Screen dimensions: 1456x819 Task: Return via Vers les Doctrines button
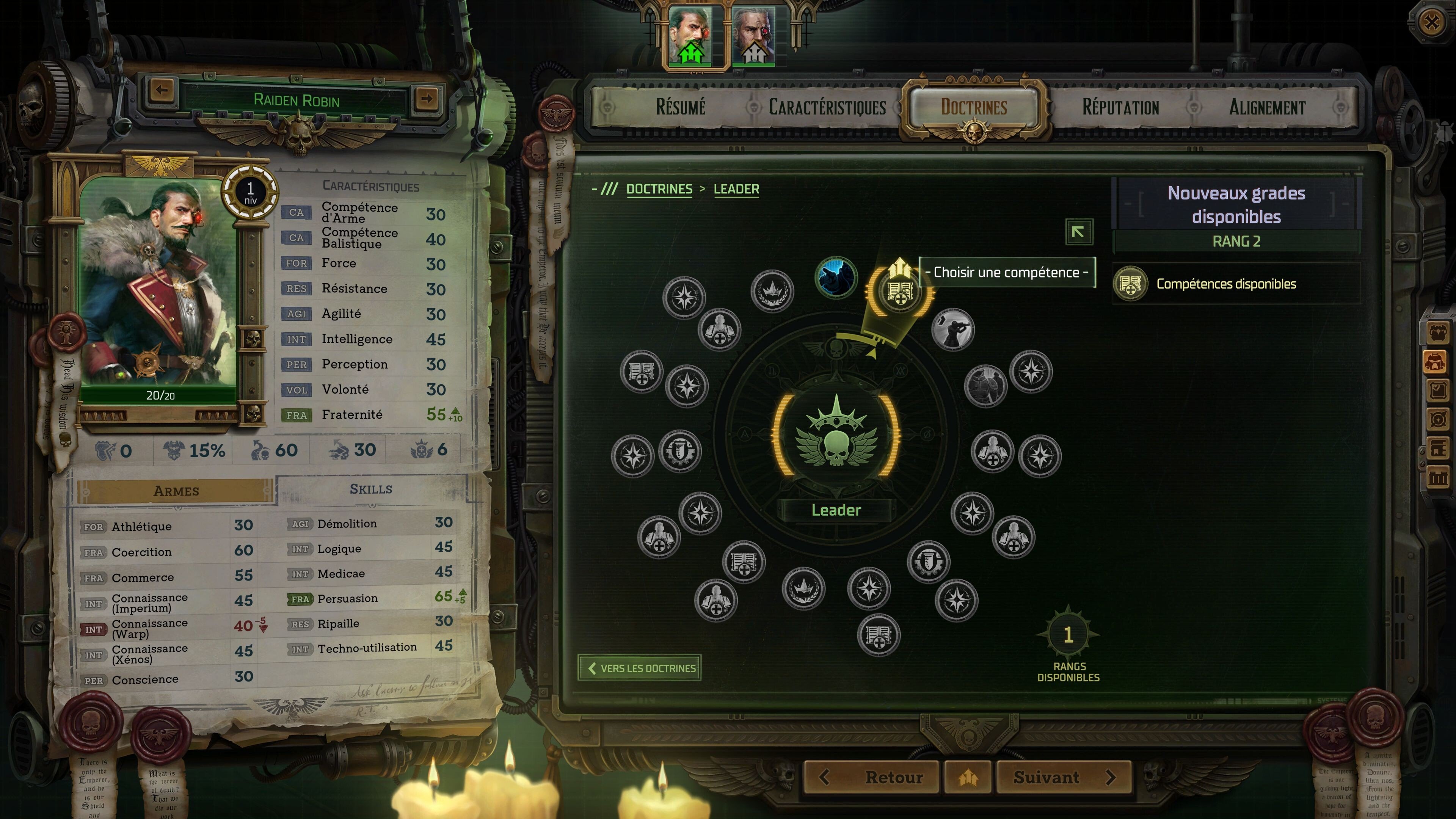(x=640, y=668)
